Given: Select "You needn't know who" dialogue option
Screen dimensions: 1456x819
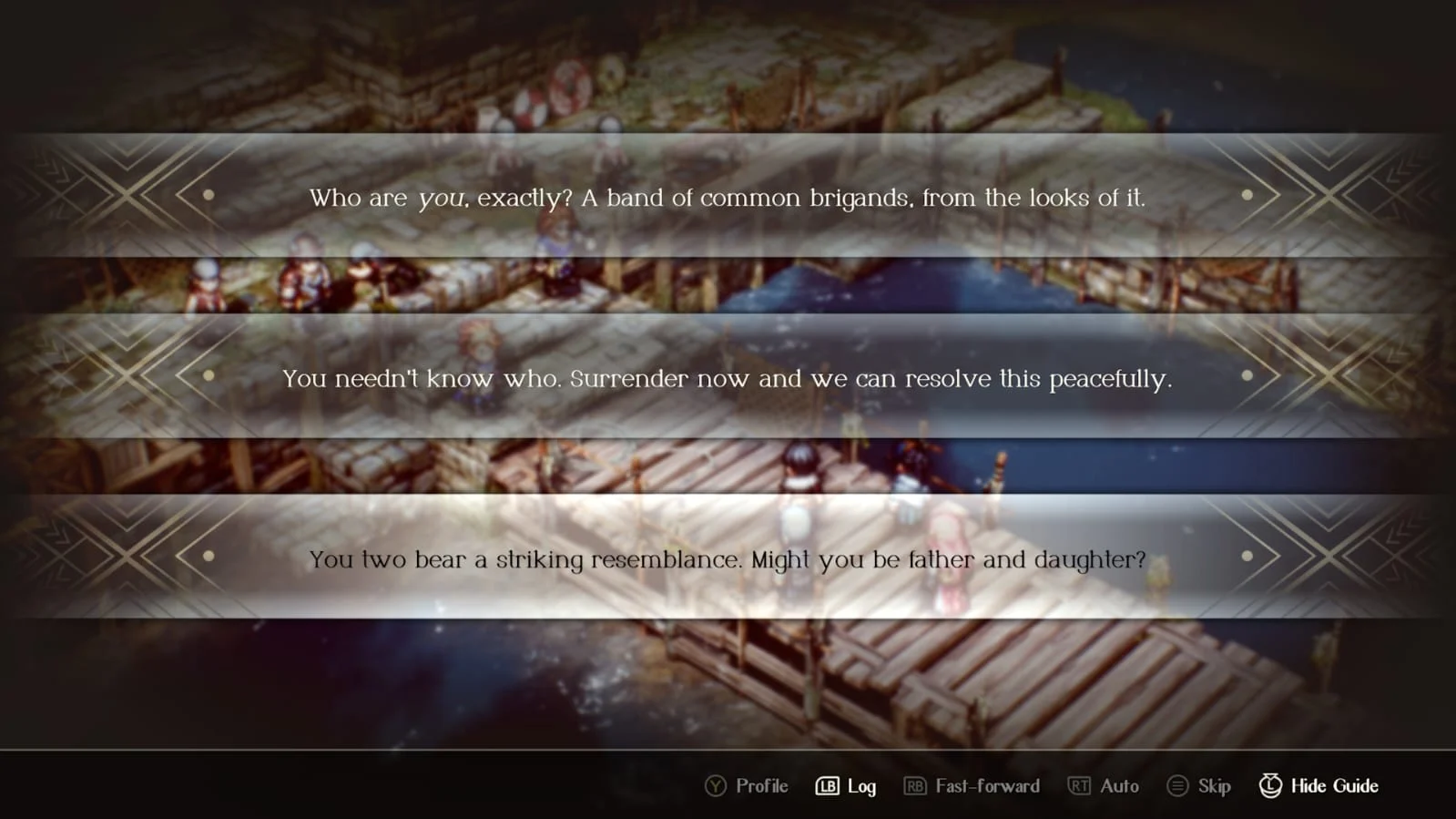Looking at the screenshot, I should click(727, 378).
